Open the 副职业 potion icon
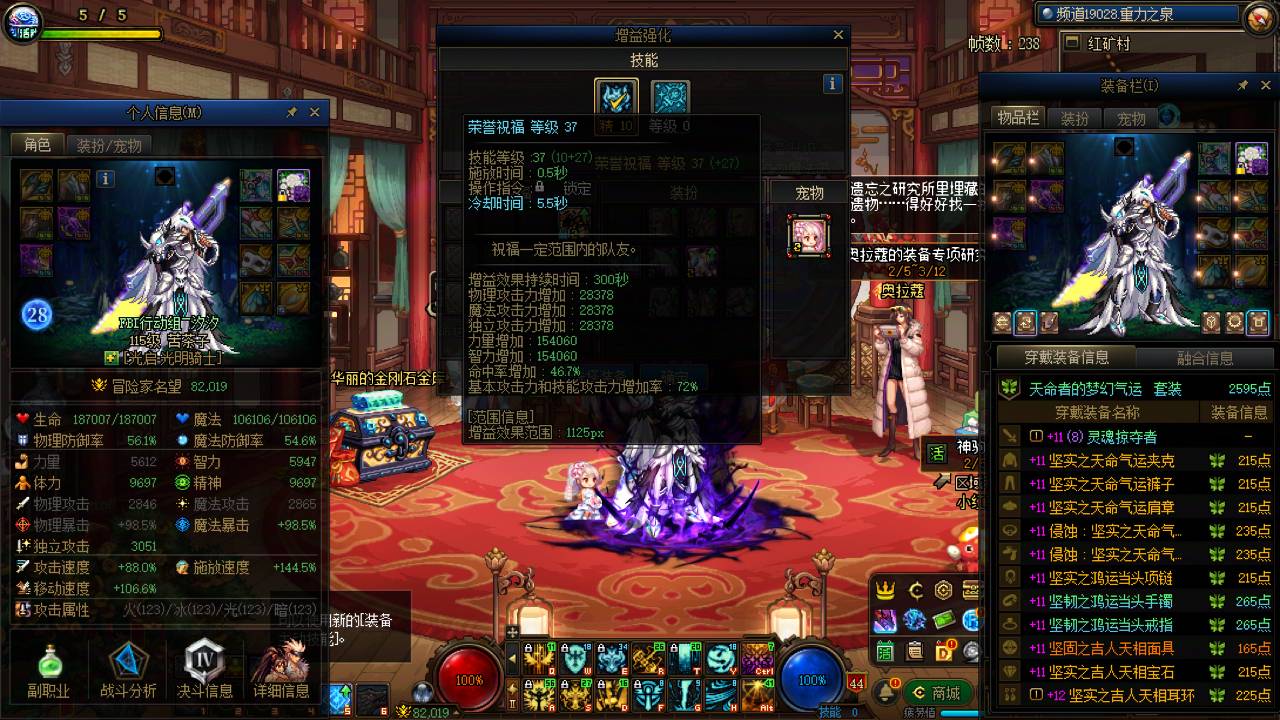Image resolution: width=1280 pixels, height=720 pixels. pos(48,658)
